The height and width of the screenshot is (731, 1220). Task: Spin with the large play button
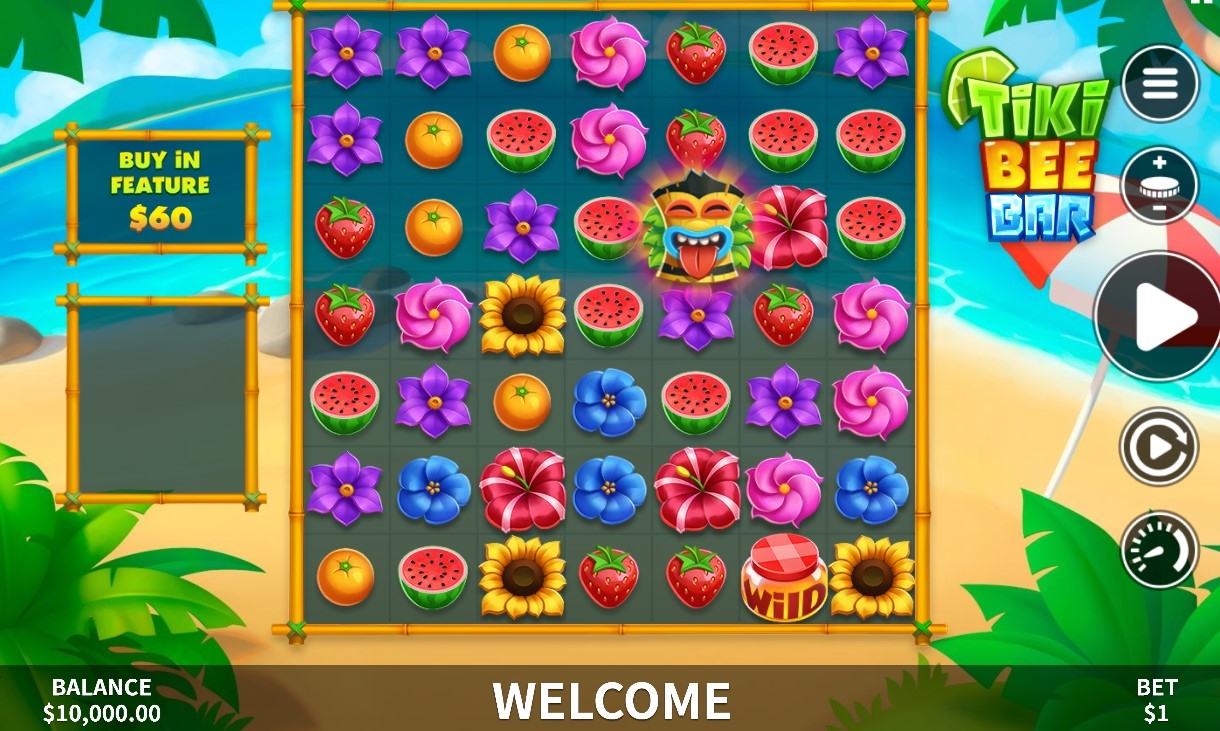pos(1160,316)
